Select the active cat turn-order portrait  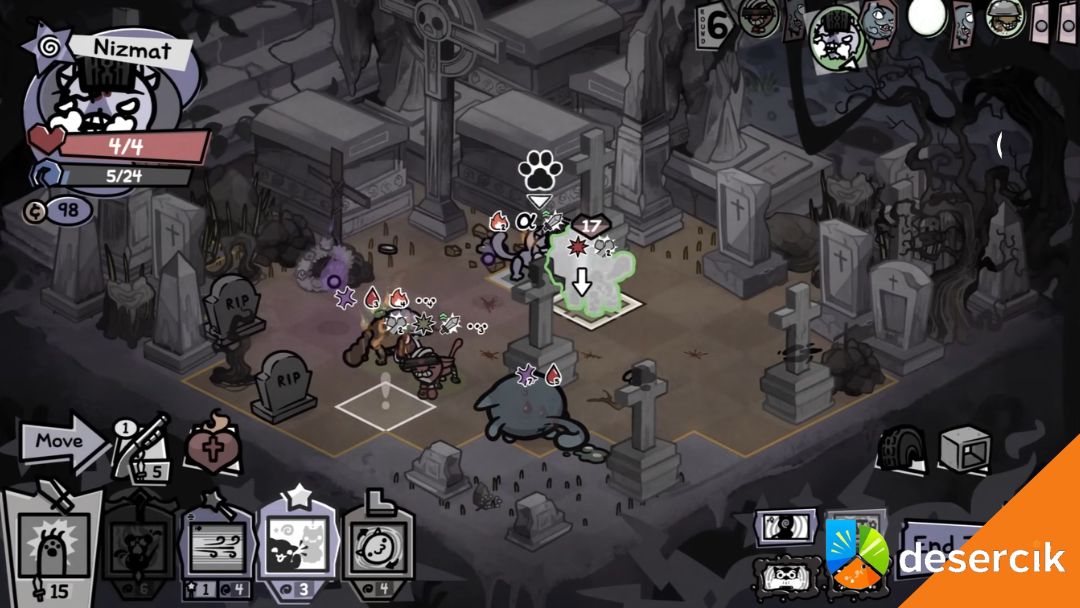(836, 38)
